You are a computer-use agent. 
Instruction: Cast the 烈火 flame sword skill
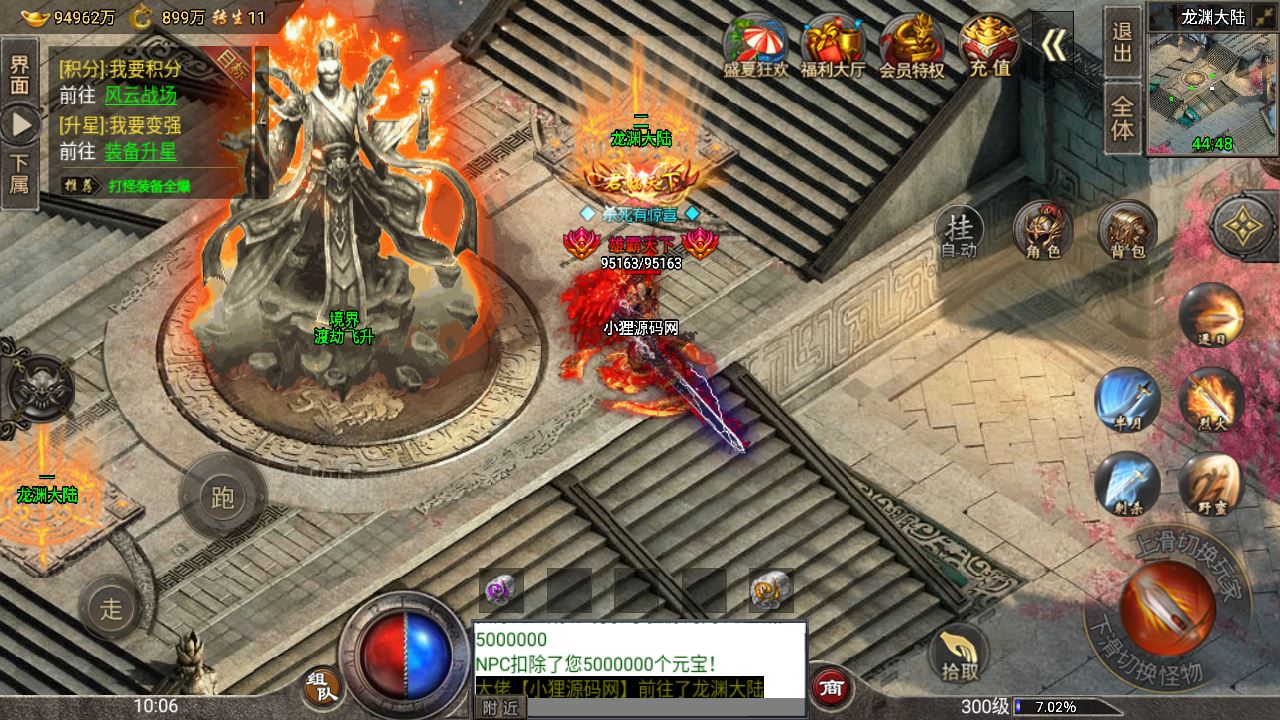point(1211,398)
